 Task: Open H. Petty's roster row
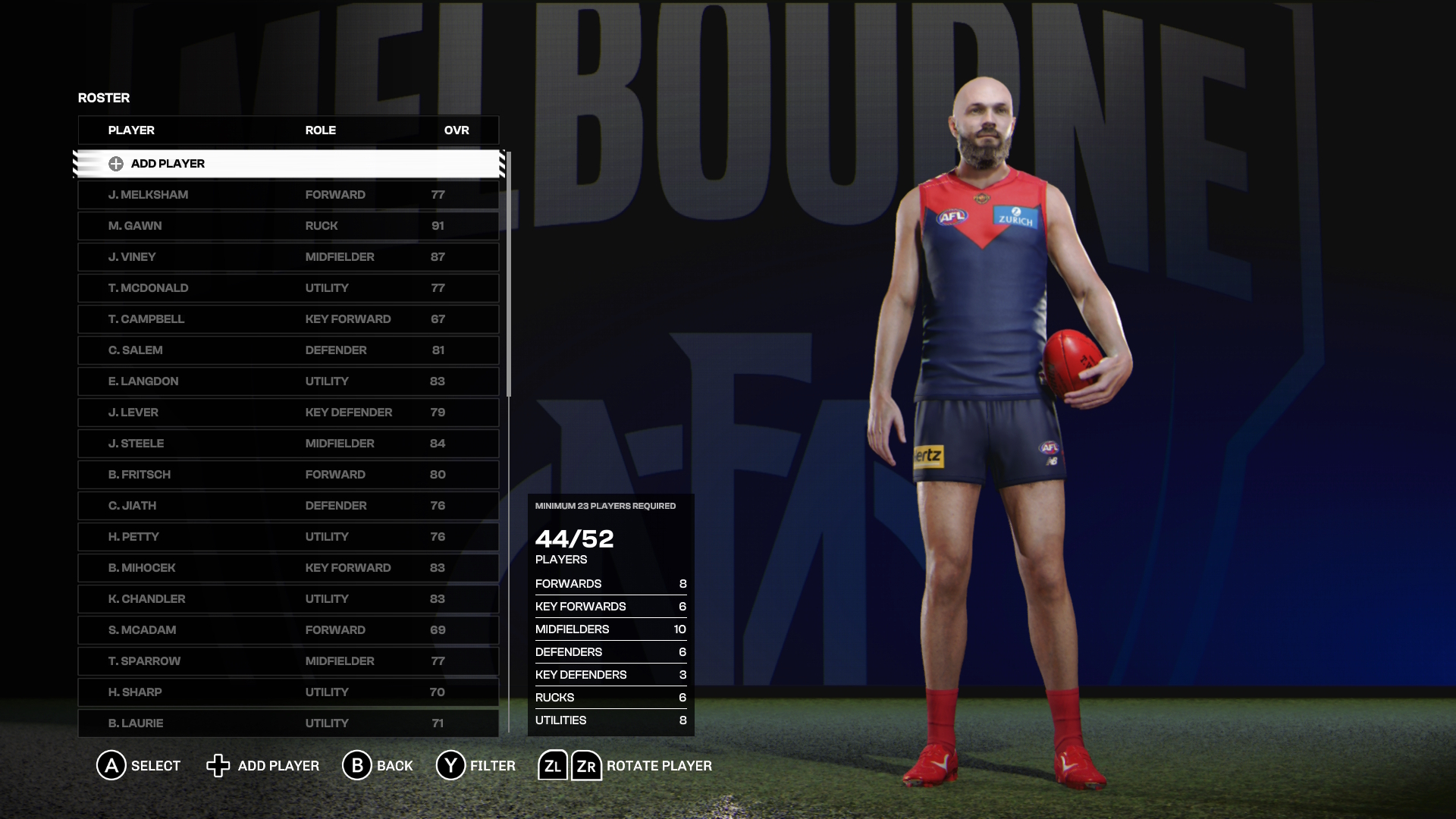click(288, 537)
